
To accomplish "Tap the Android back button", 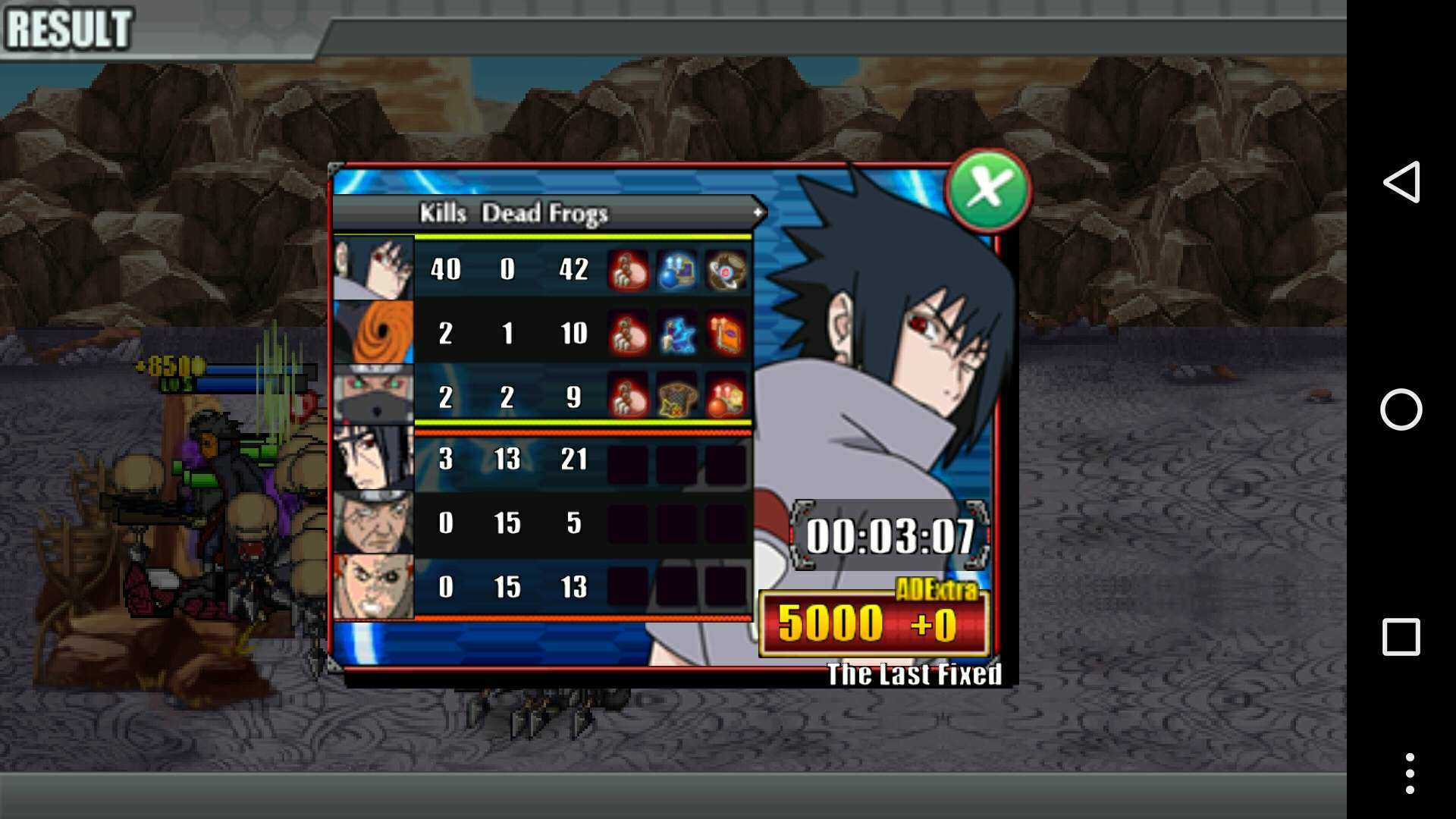I will 1401,182.
